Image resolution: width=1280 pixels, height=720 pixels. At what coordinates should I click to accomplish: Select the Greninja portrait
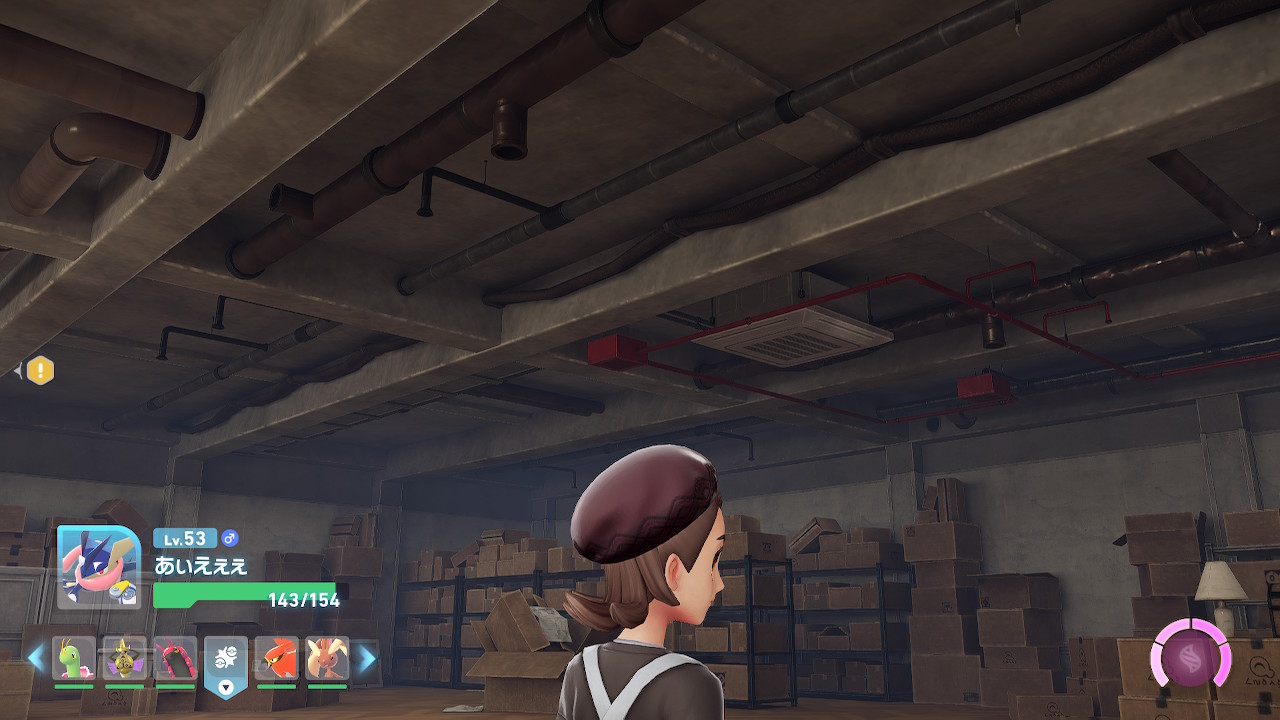pos(98,567)
